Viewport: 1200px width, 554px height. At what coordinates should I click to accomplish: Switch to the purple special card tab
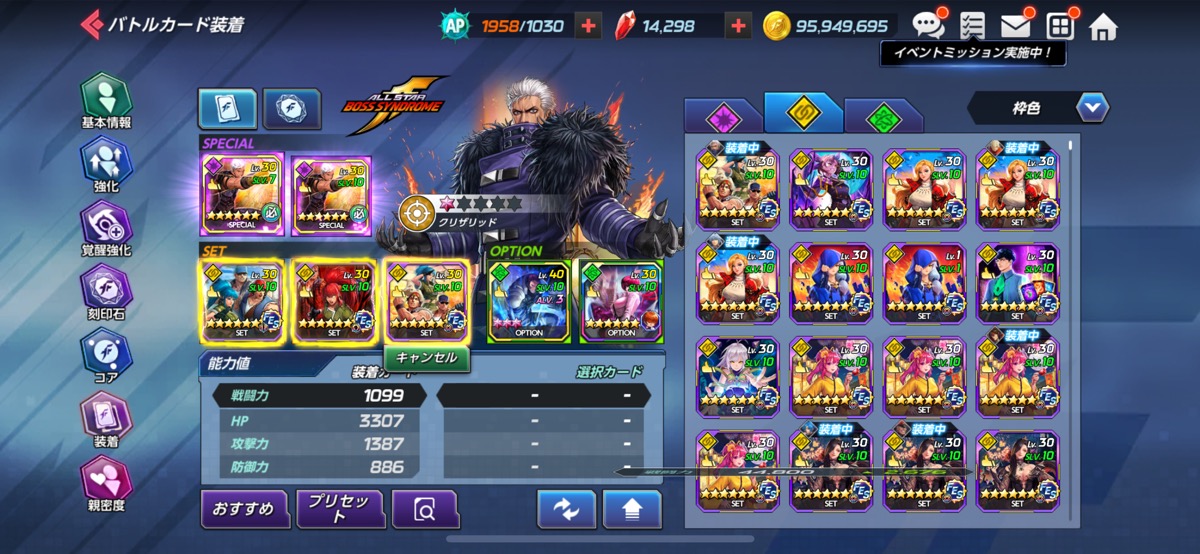pos(722,119)
